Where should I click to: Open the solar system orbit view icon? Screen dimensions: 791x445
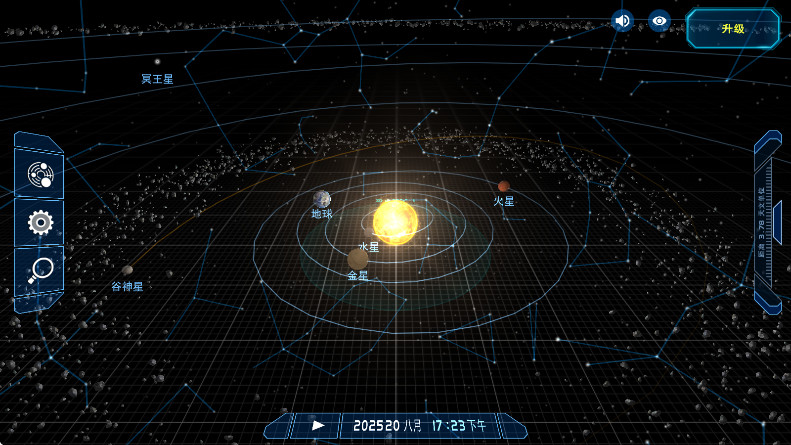tap(40, 175)
